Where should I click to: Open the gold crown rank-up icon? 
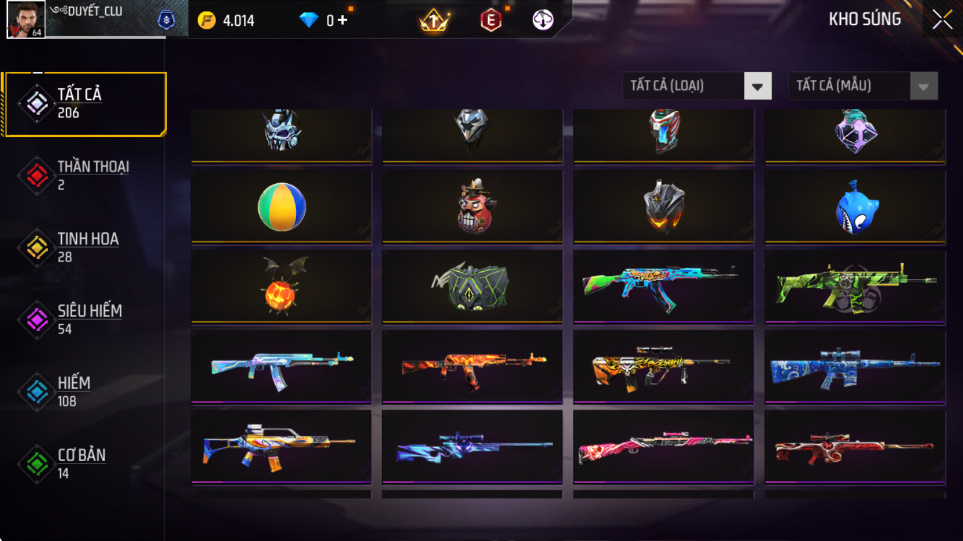[x=435, y=20]
